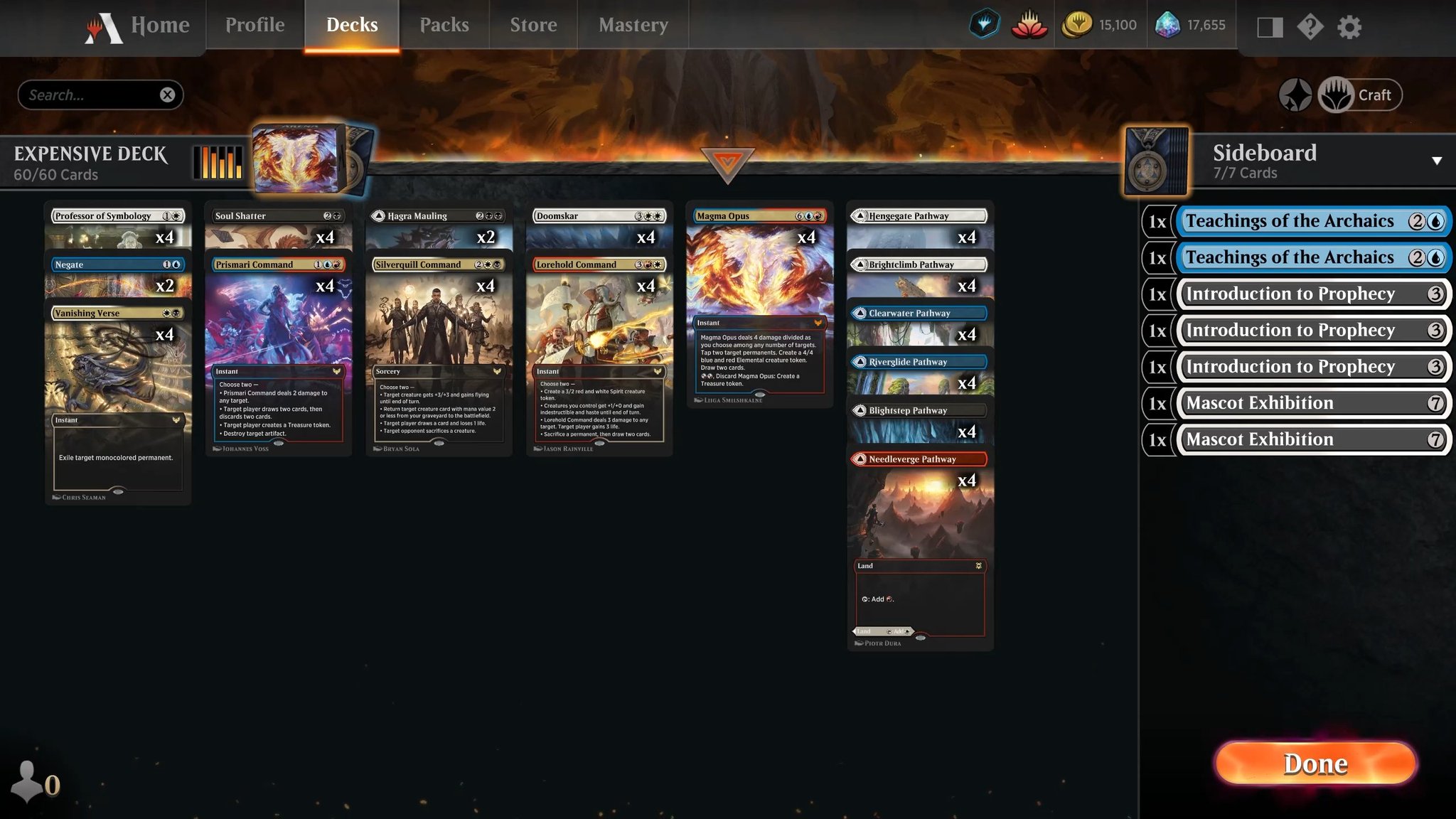Click the help question mark icon
Image resolution: width=1456 pixels, height=819 pixels.
coord(1310,27)
